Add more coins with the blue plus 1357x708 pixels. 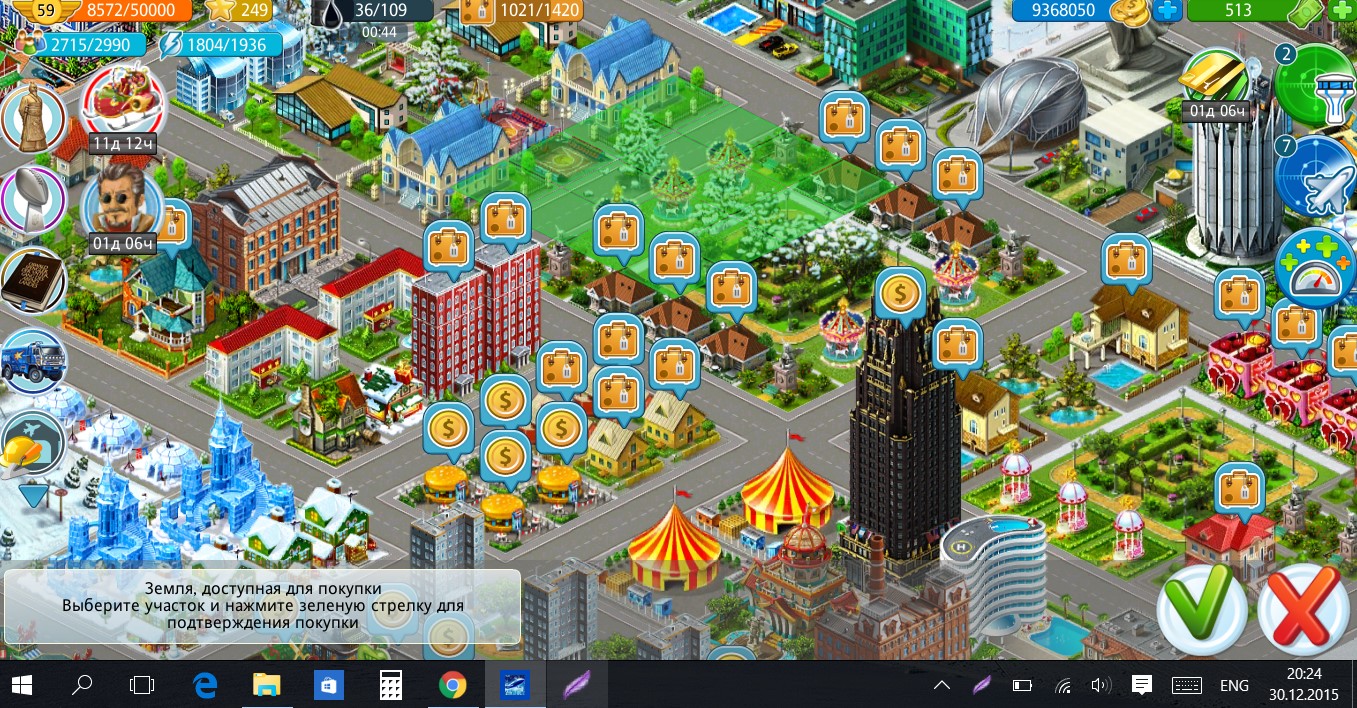tap(1166, 11)
